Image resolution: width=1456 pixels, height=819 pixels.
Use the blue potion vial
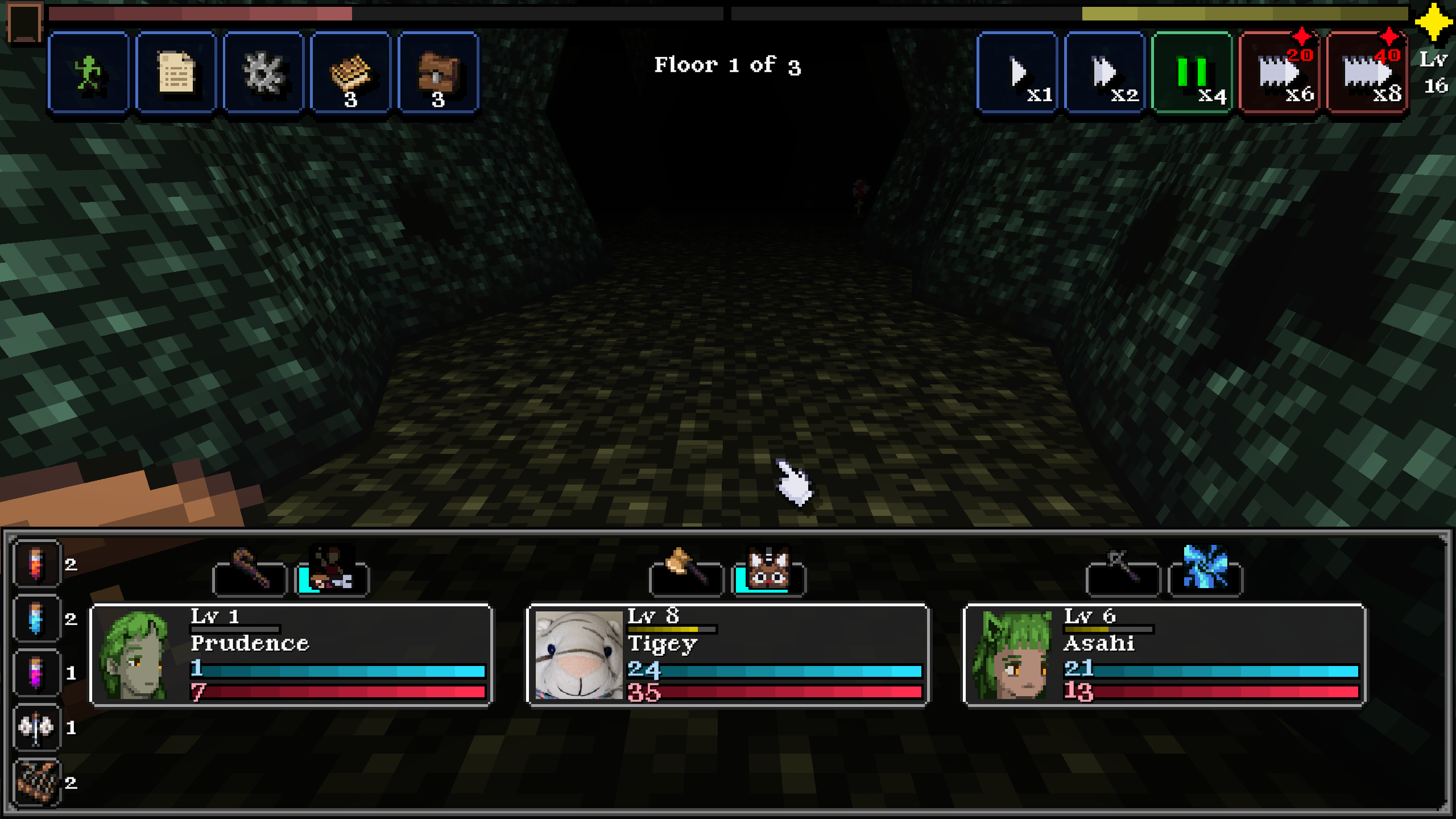[37, 618]
